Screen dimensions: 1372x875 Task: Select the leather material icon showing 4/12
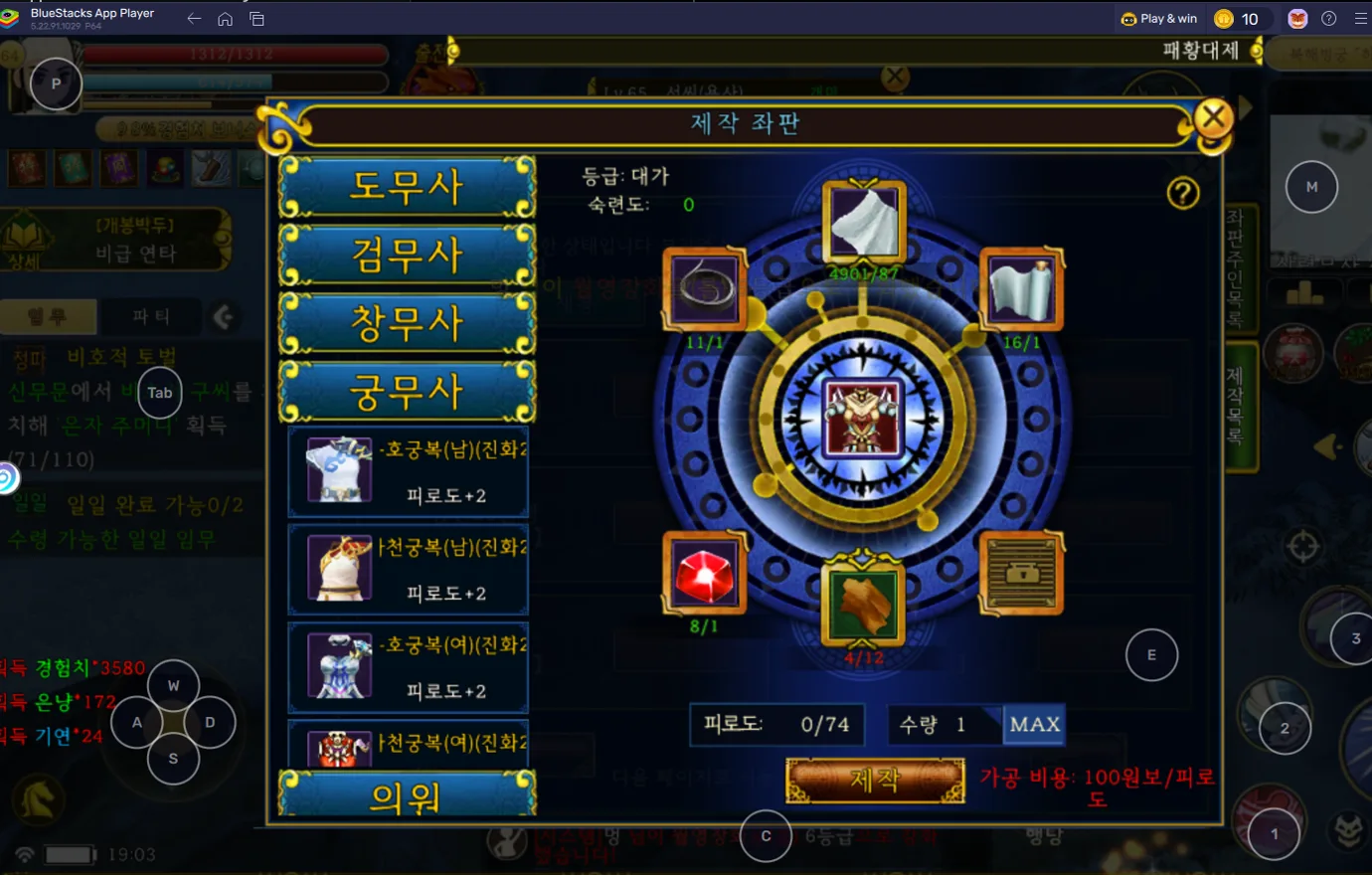[861, 603]
